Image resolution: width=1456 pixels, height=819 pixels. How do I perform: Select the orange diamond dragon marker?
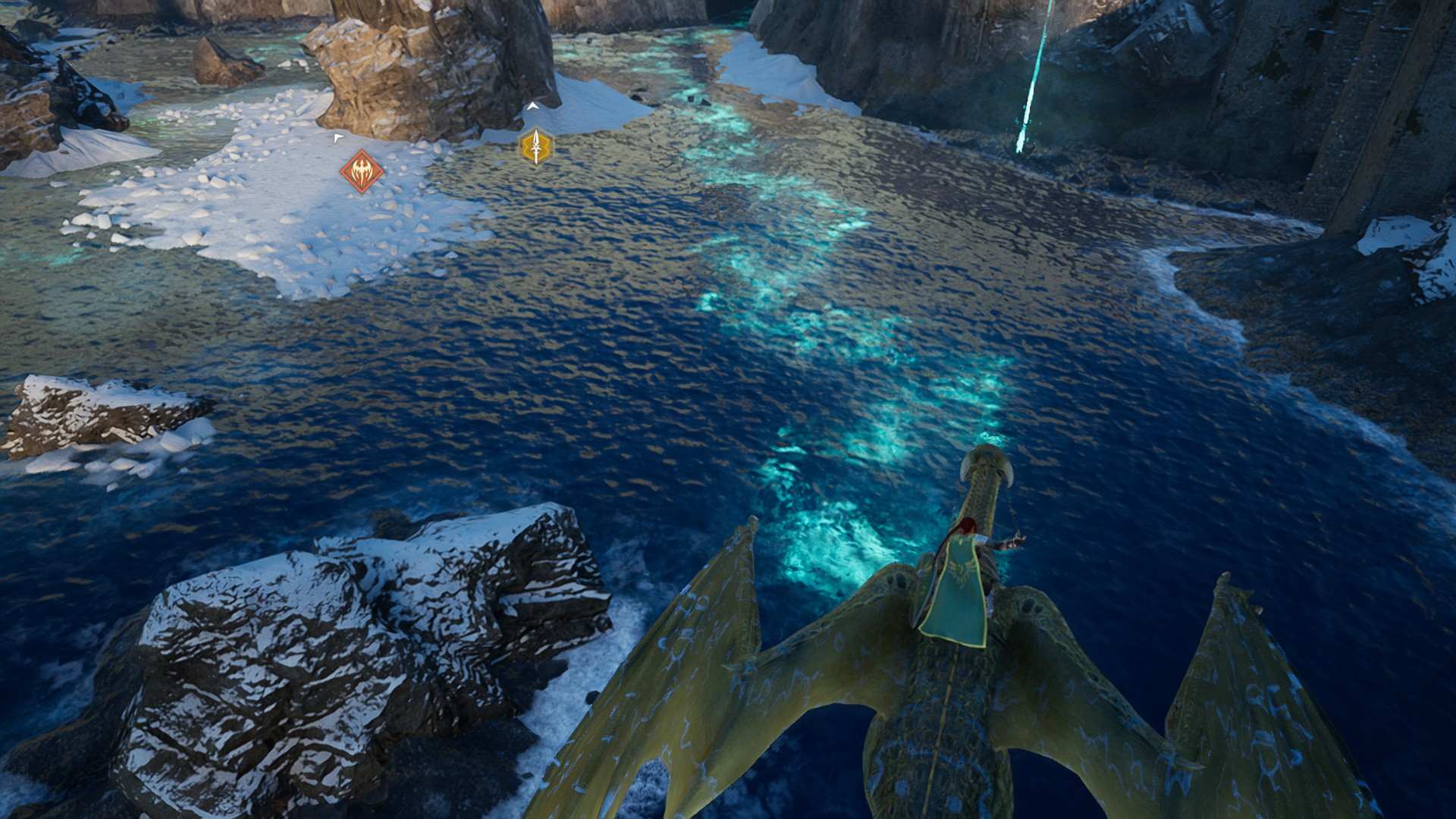point(362,171)
